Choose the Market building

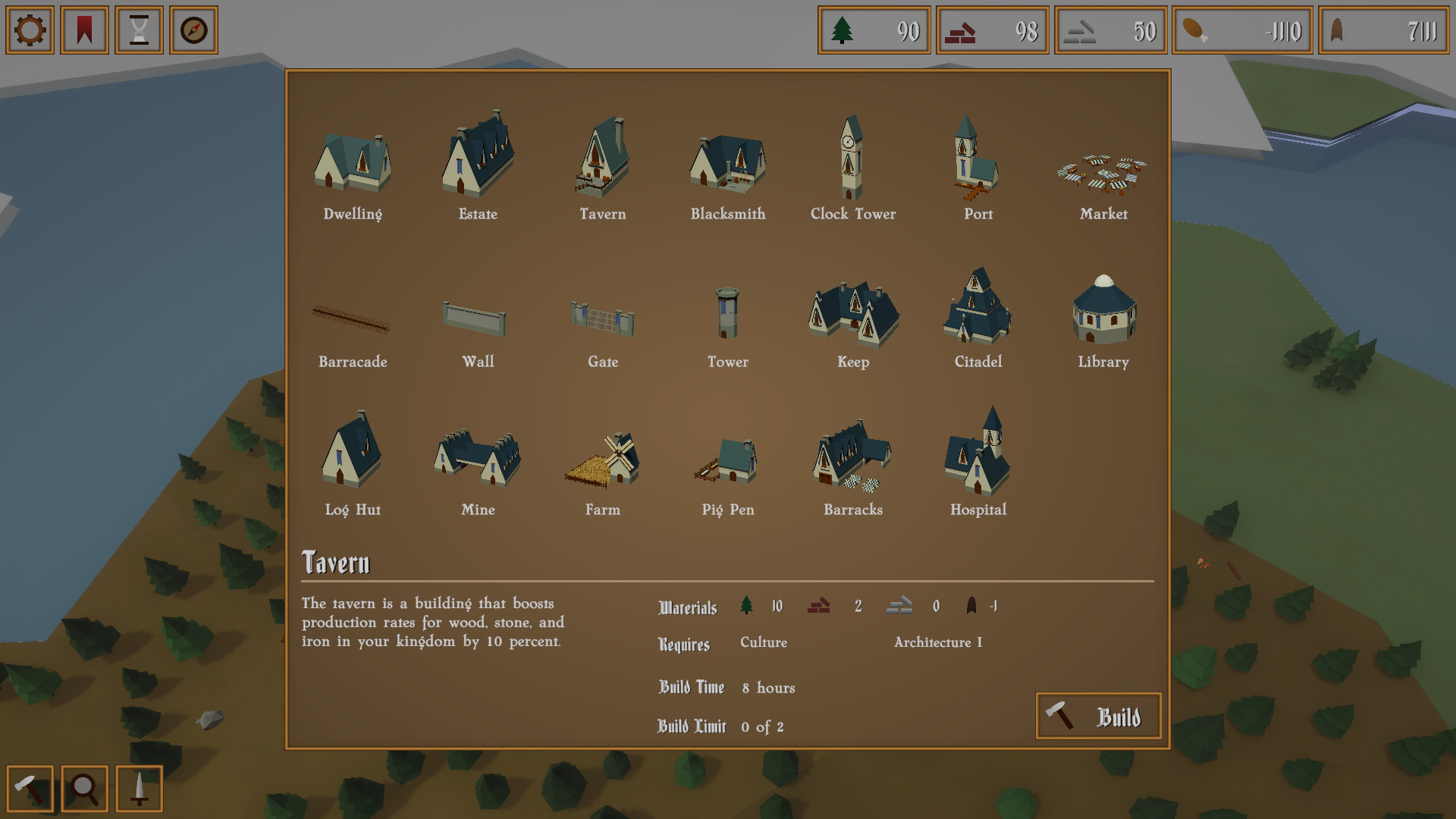1103,178
